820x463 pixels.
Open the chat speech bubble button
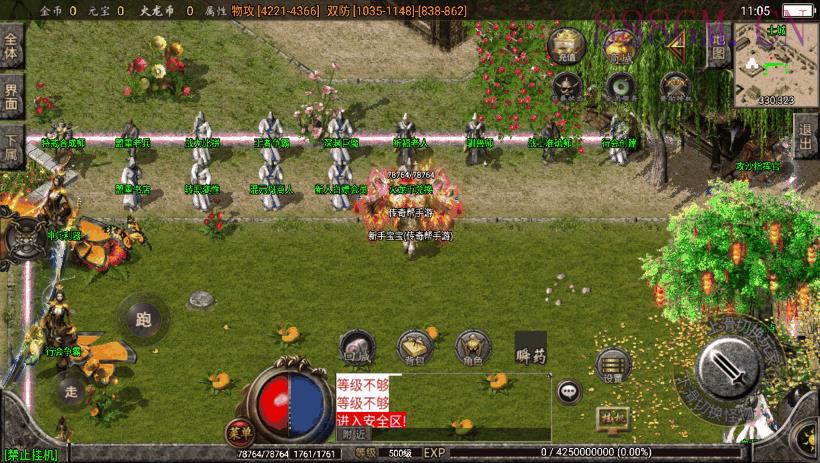click(x=570, y=392)
